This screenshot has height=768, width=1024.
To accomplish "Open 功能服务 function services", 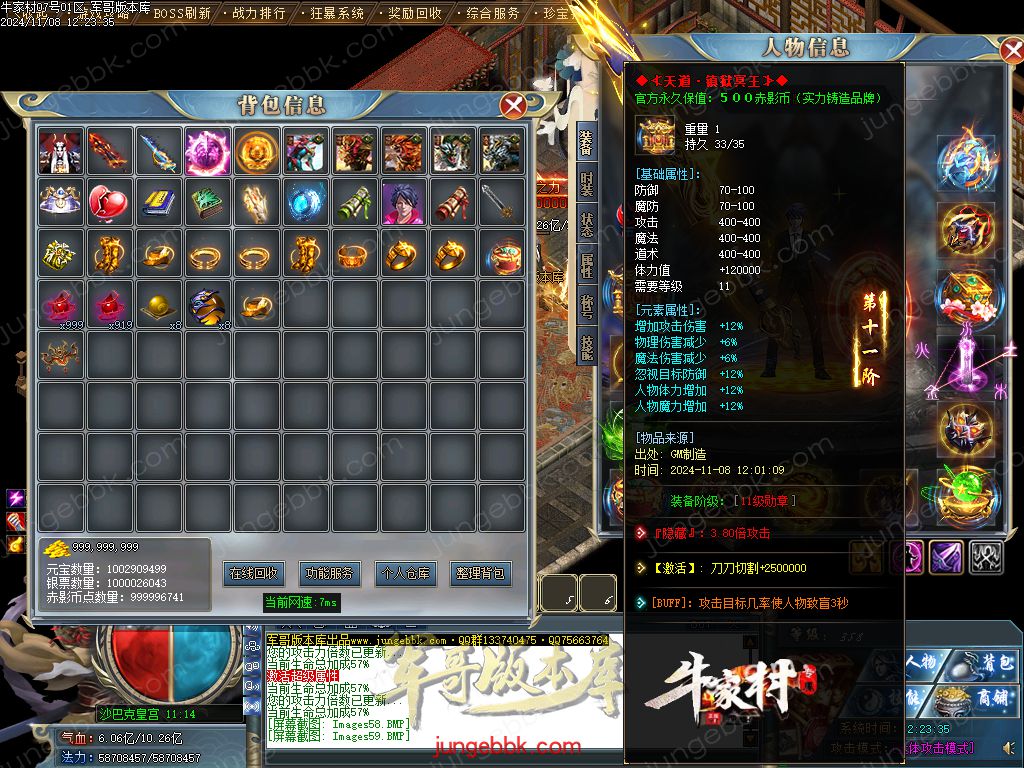I will (329, 573).
